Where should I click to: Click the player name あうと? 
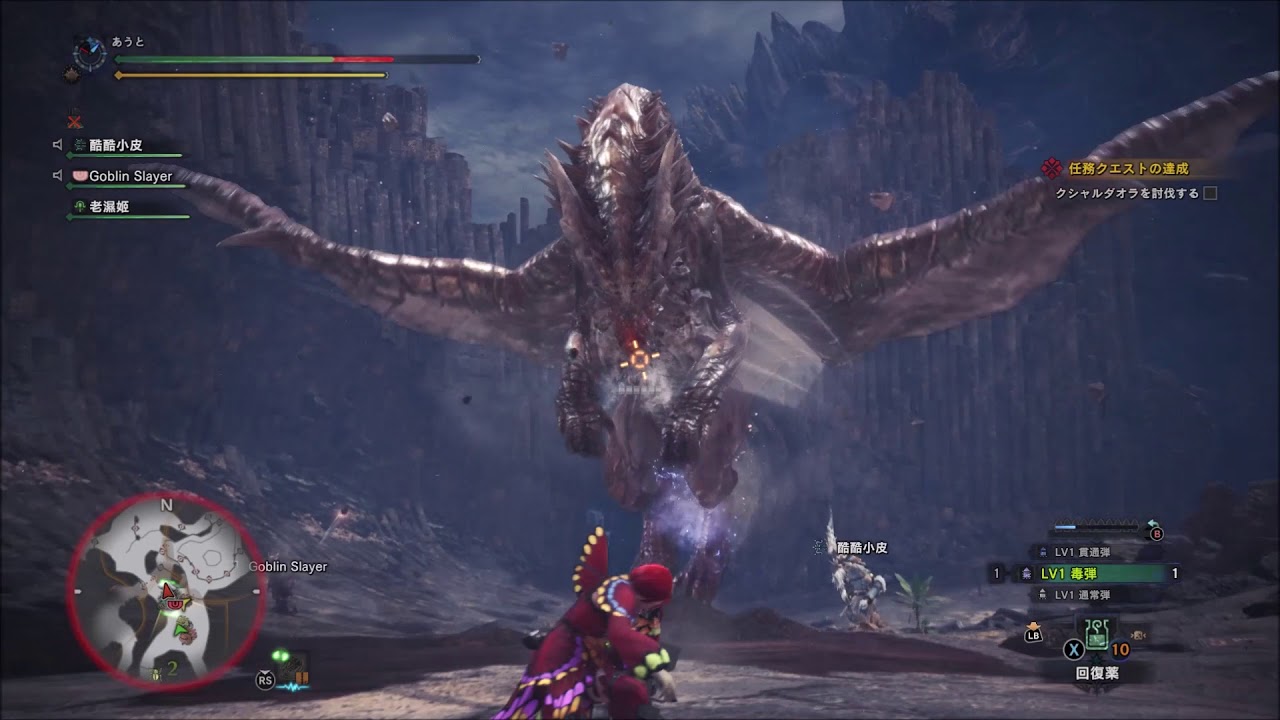tap(127, 41)
